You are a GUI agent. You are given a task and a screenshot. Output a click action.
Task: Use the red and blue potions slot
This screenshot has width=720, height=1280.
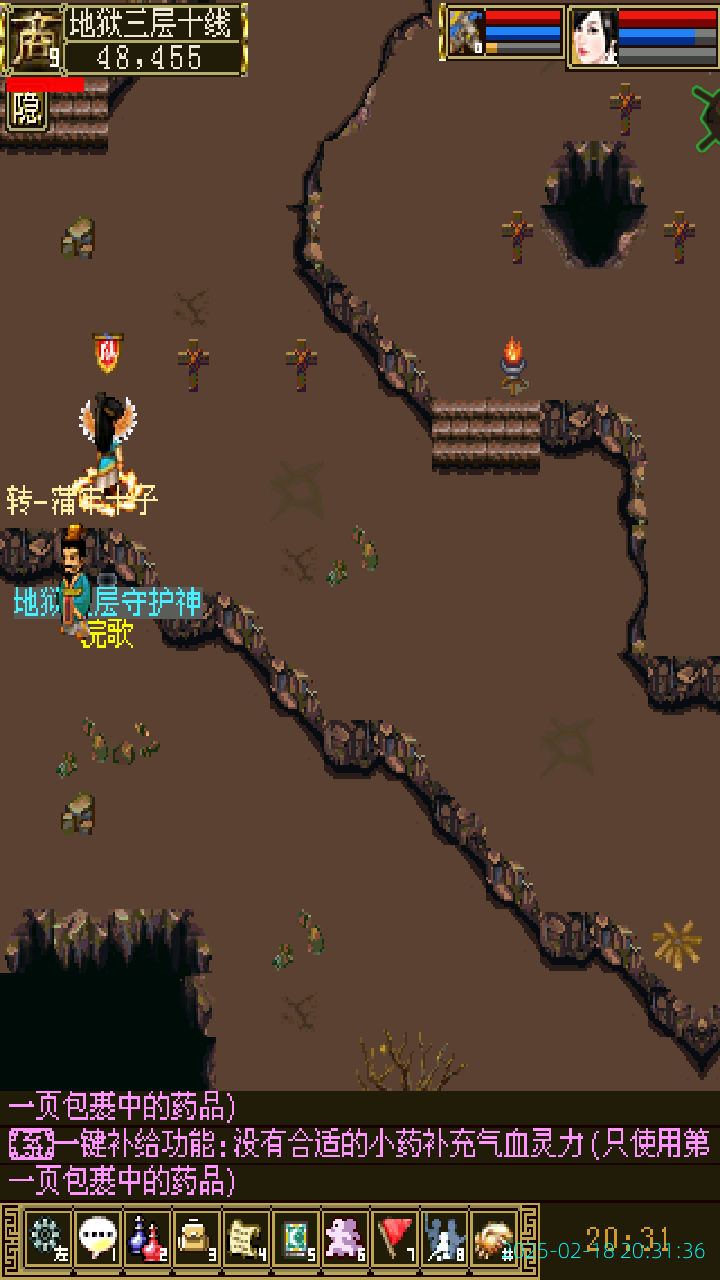click(x=147, y=1237)
